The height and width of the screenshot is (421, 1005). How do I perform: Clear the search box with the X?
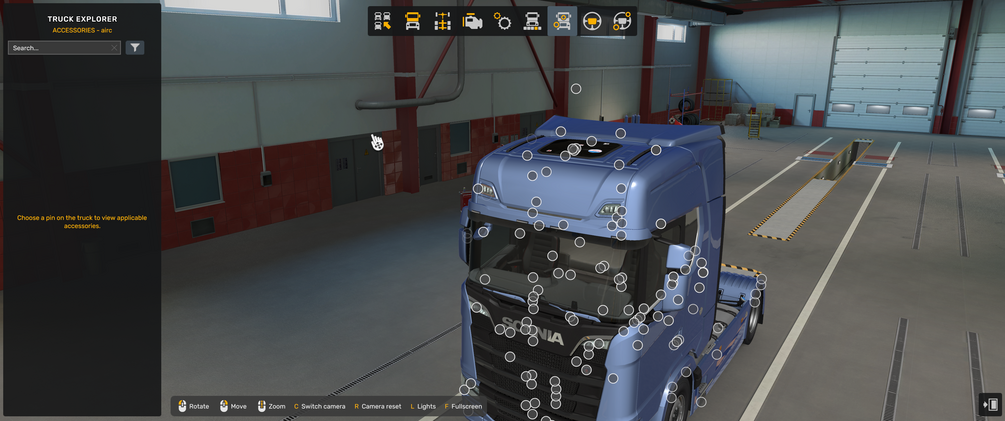point(115,48)
